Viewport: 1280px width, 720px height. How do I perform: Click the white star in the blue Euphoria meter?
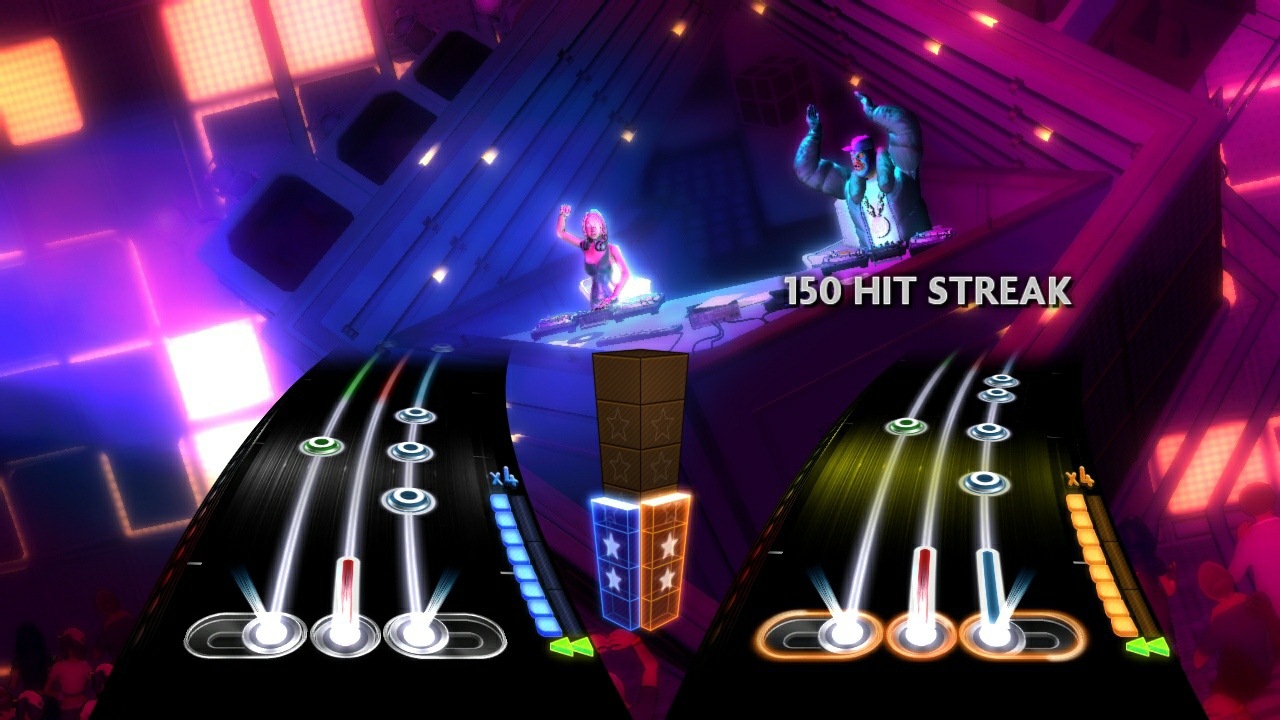[614, 545]
